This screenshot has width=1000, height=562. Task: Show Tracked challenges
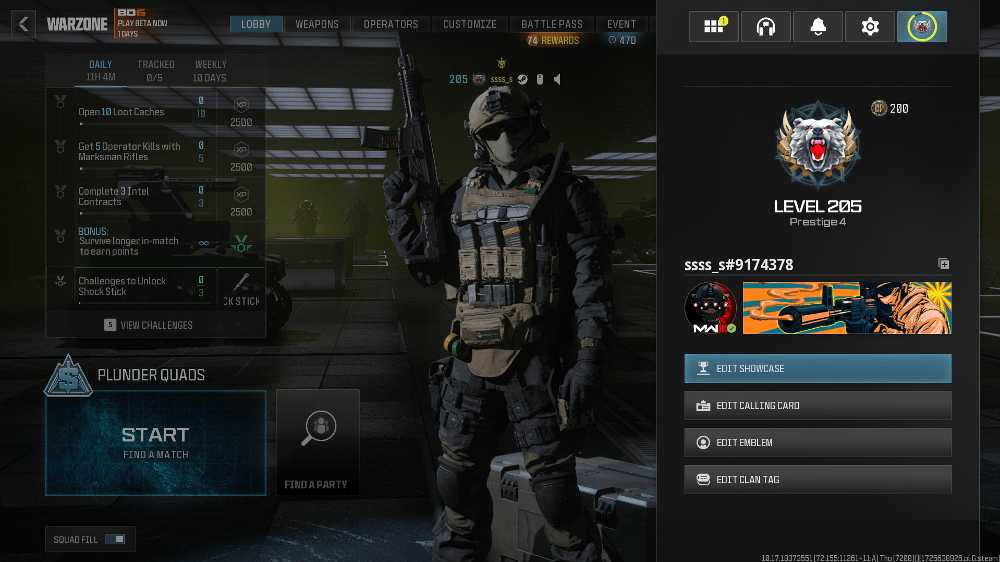[x=156, y=70]
